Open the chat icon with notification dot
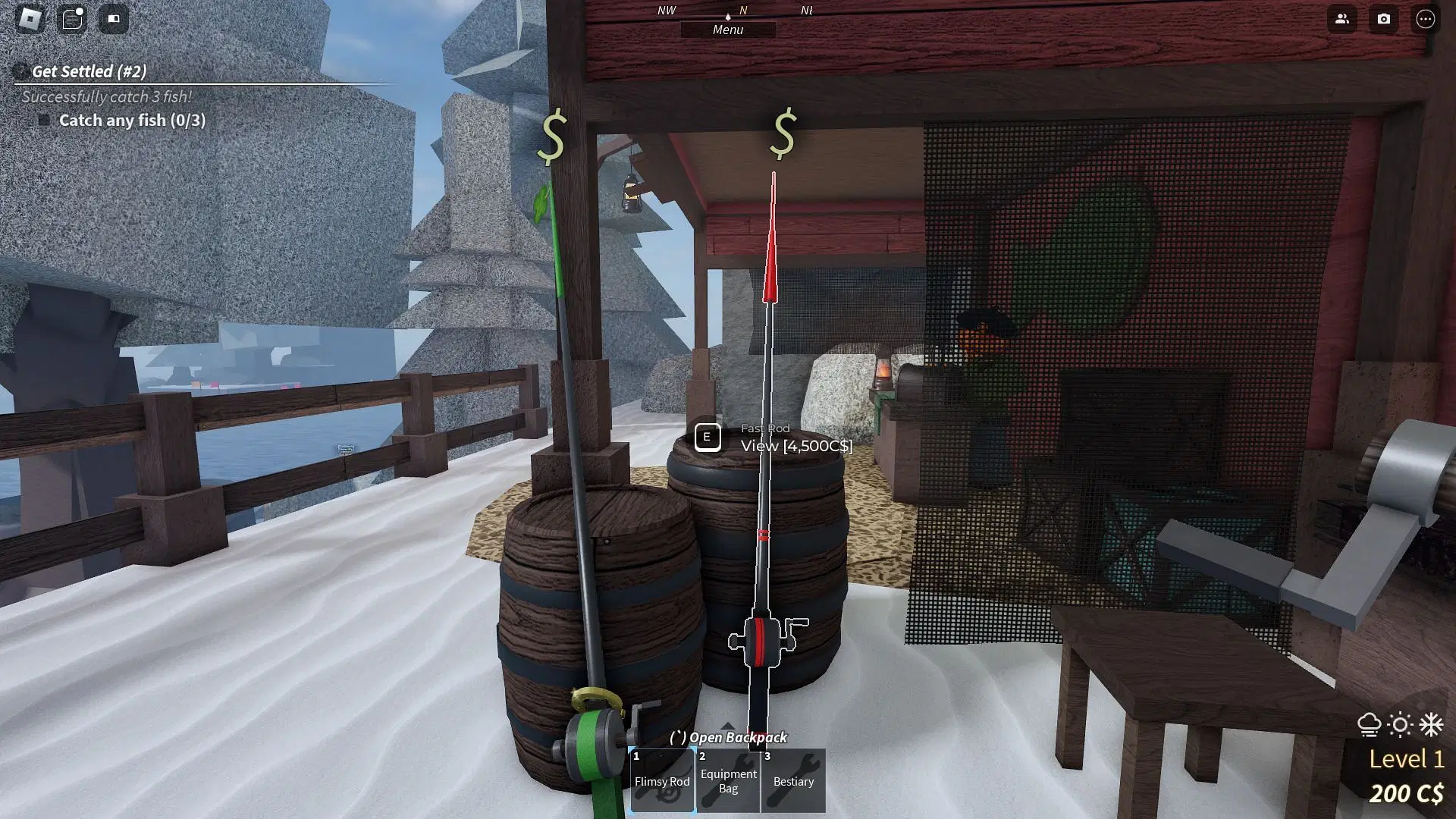This screenshot has width=1456, height=819. [x=72, y=19]
